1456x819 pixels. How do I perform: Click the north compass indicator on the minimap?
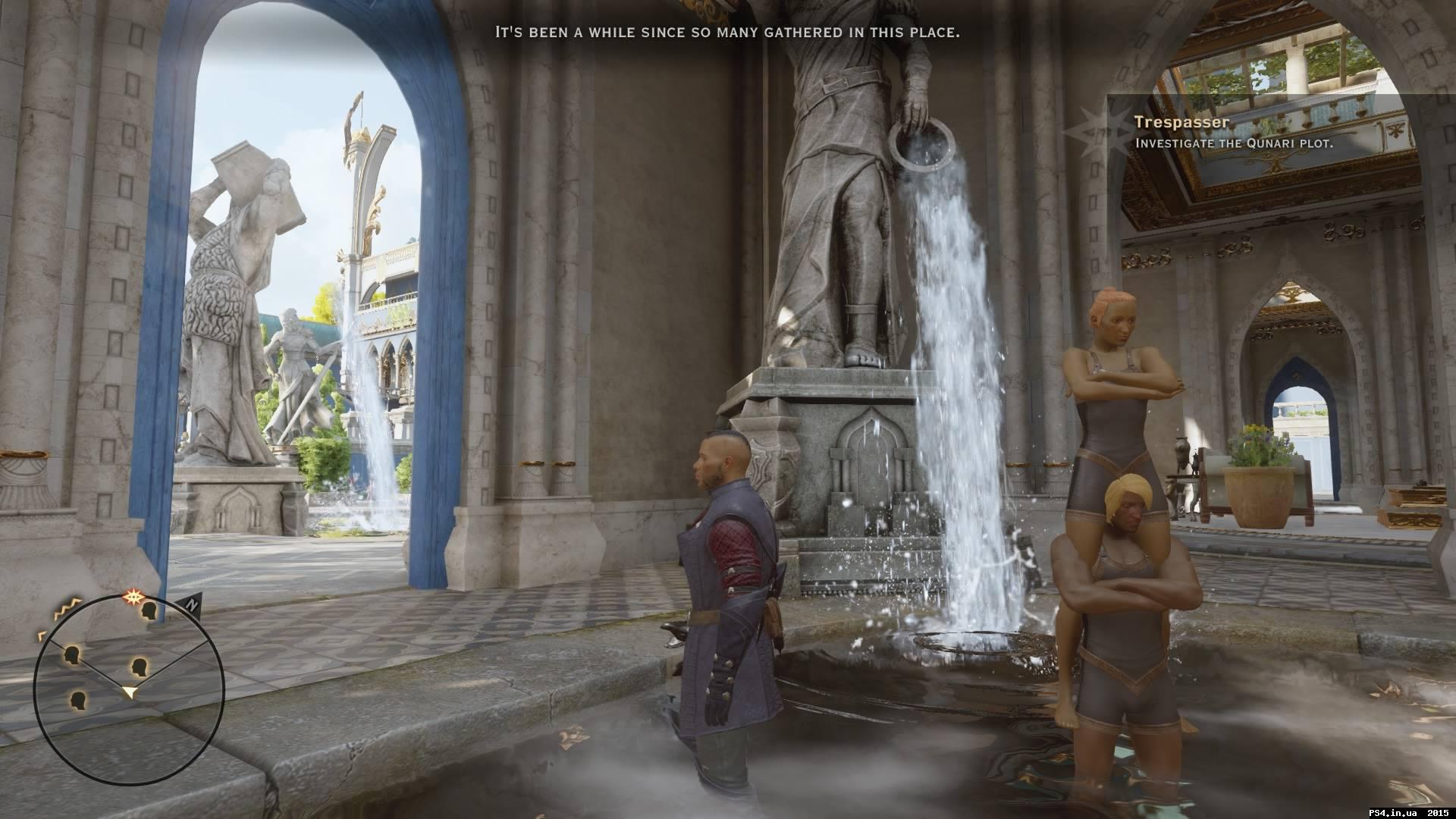(x=192, y=605)
